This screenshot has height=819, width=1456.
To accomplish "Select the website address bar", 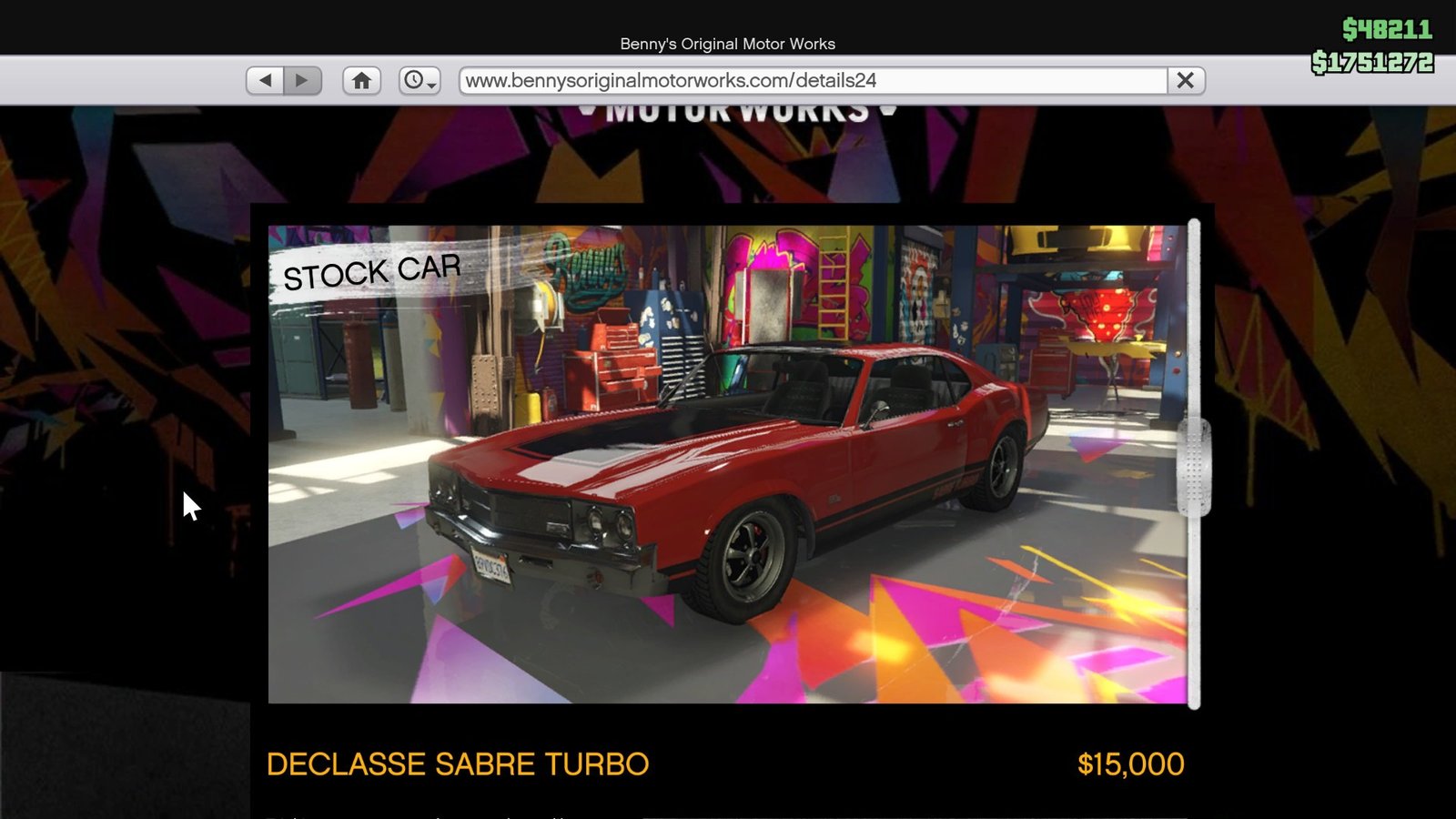I will click(x=813, y=80).
